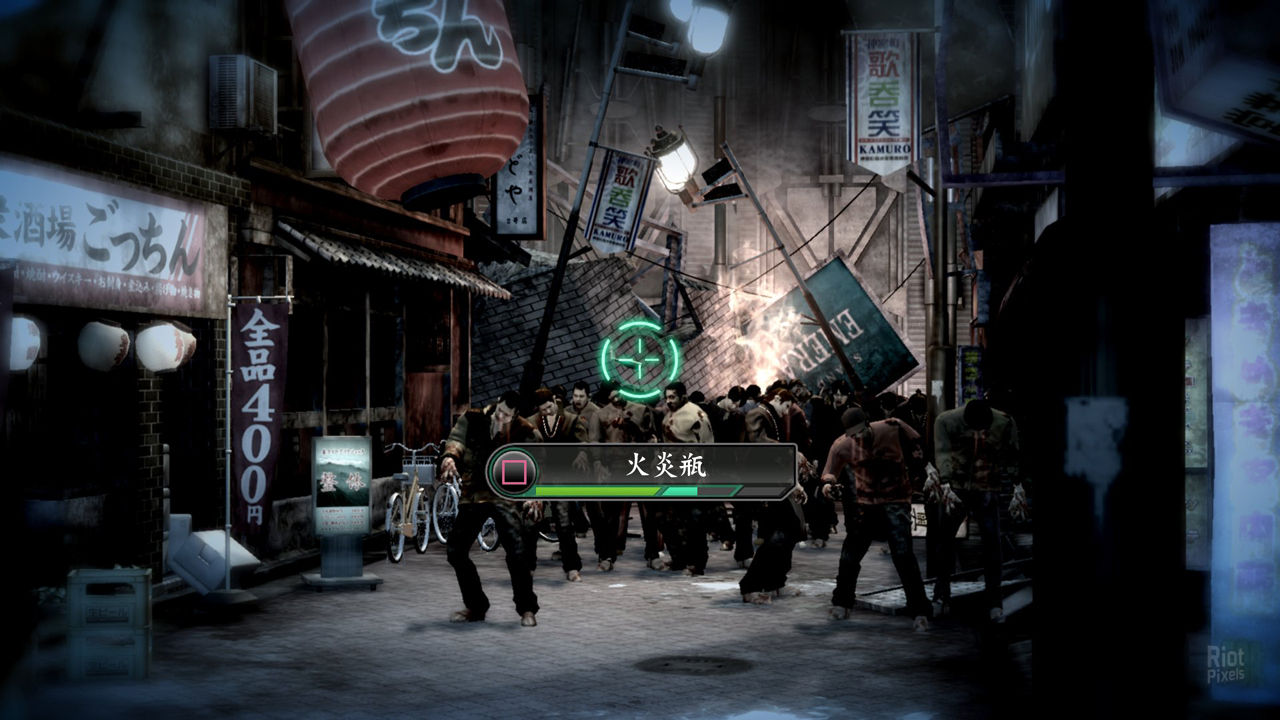Select the 火炎瓶 weapon label

pos(664,466)
